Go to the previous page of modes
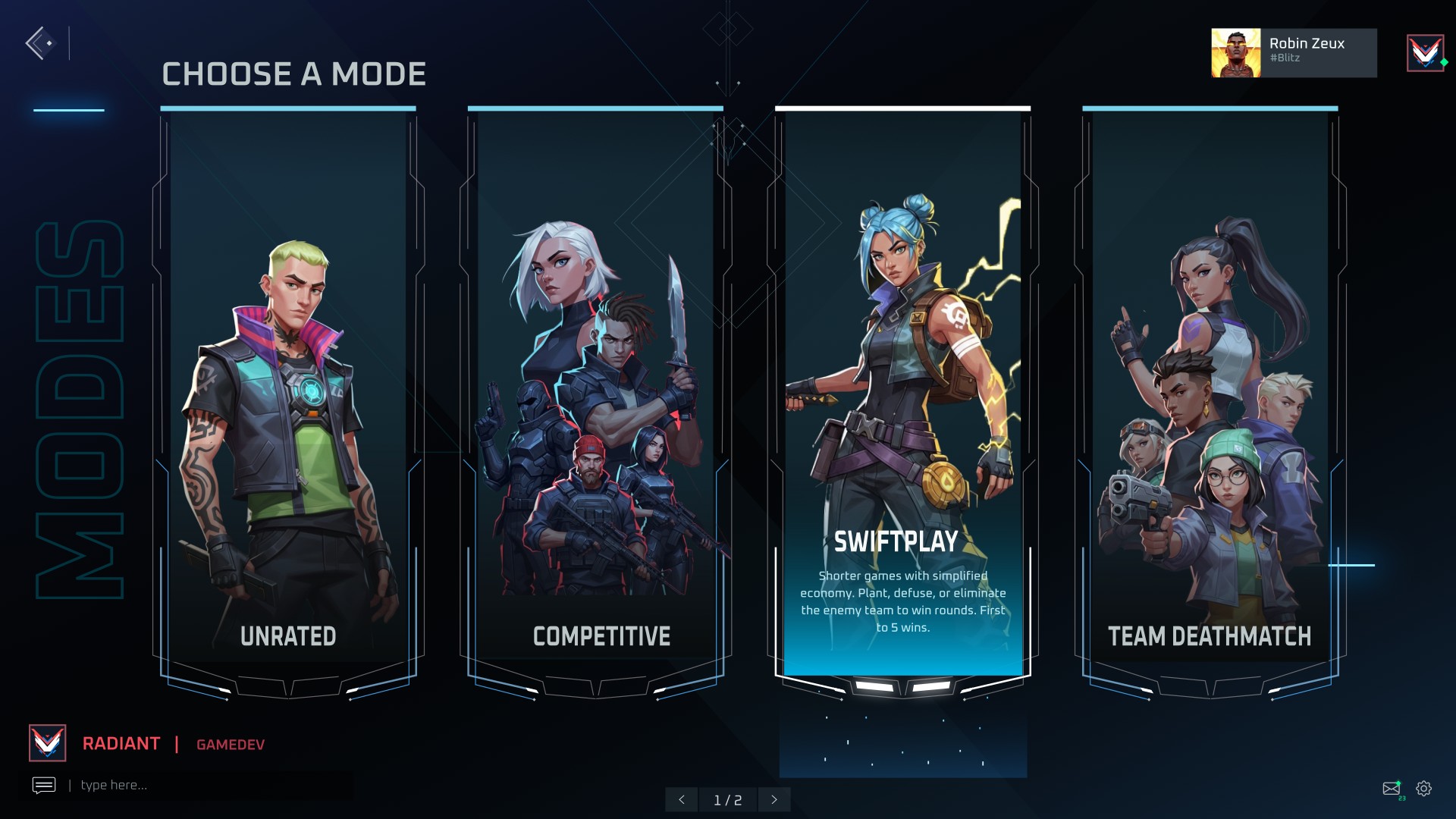This screenshot has height=819, width=1456. 682,799
